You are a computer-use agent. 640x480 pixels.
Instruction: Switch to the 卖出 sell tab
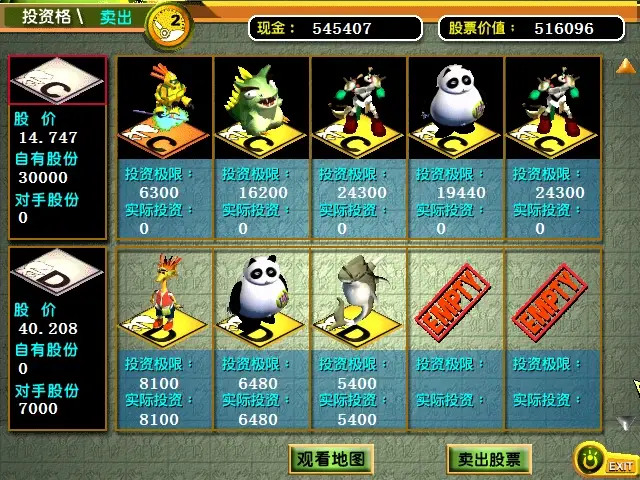click(116, 17)
